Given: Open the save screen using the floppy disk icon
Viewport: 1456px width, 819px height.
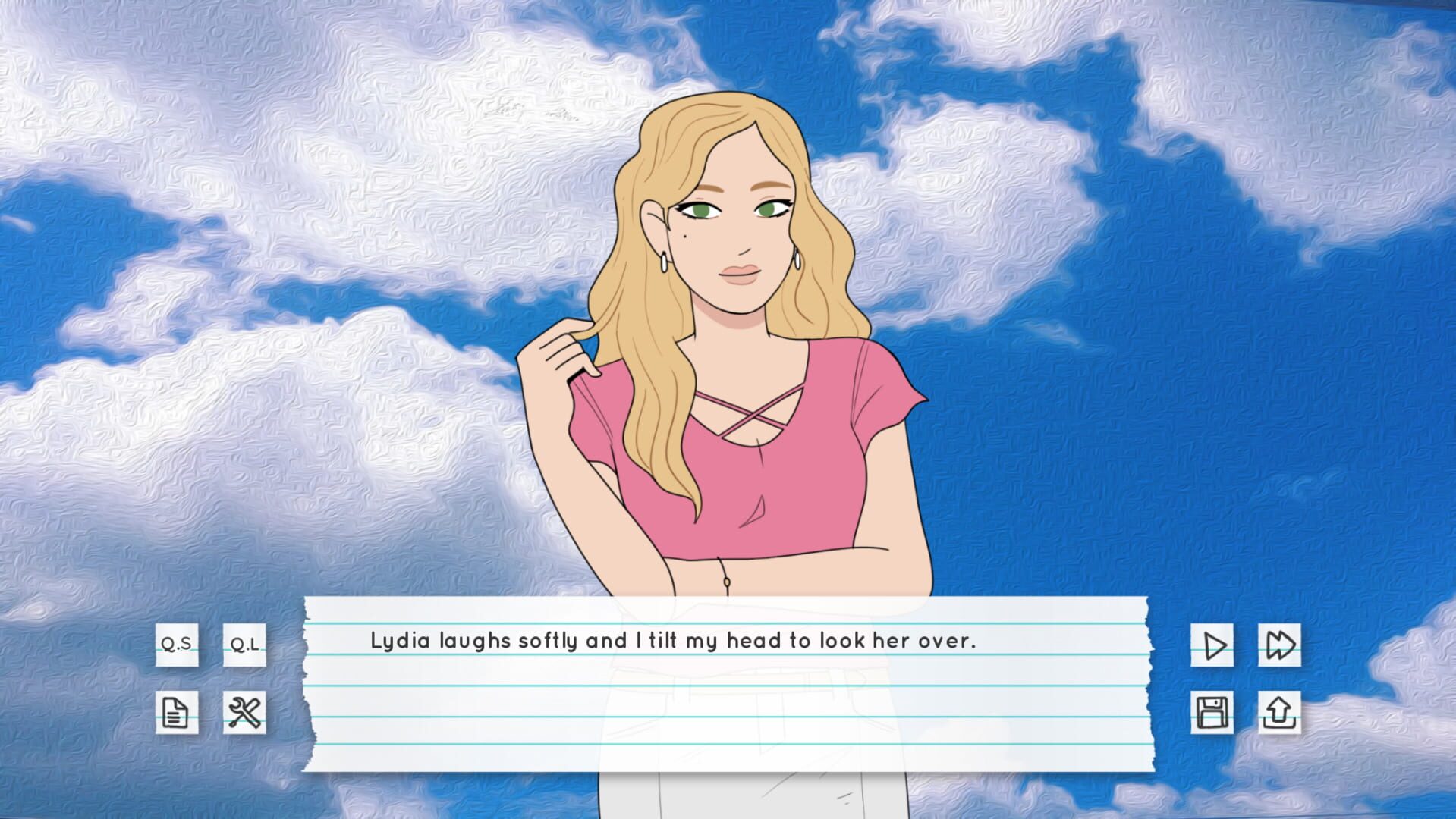Looking at the screenshot, I should [x=1212, y=711].
